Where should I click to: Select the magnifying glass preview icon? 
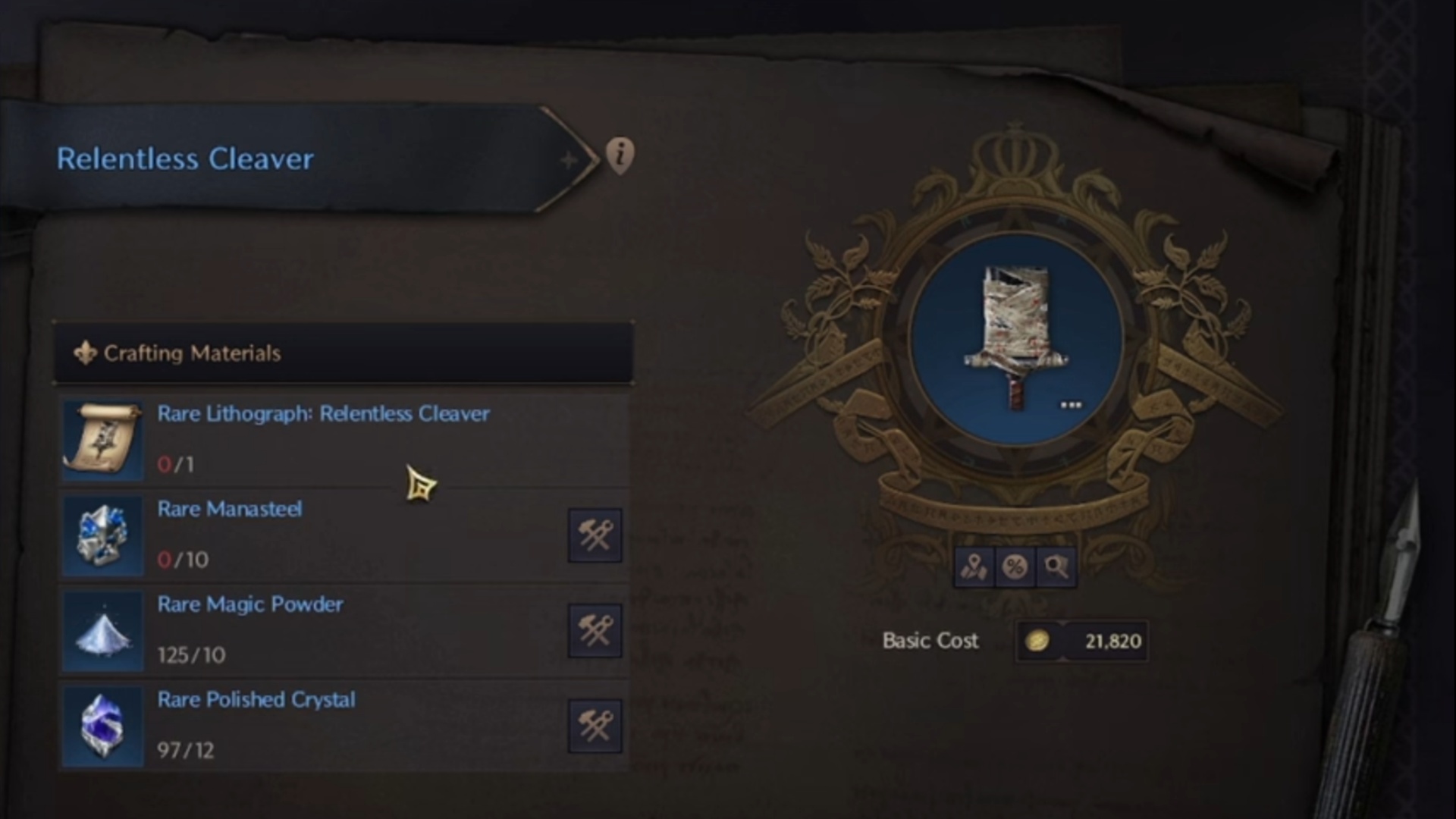[1058, 566]
